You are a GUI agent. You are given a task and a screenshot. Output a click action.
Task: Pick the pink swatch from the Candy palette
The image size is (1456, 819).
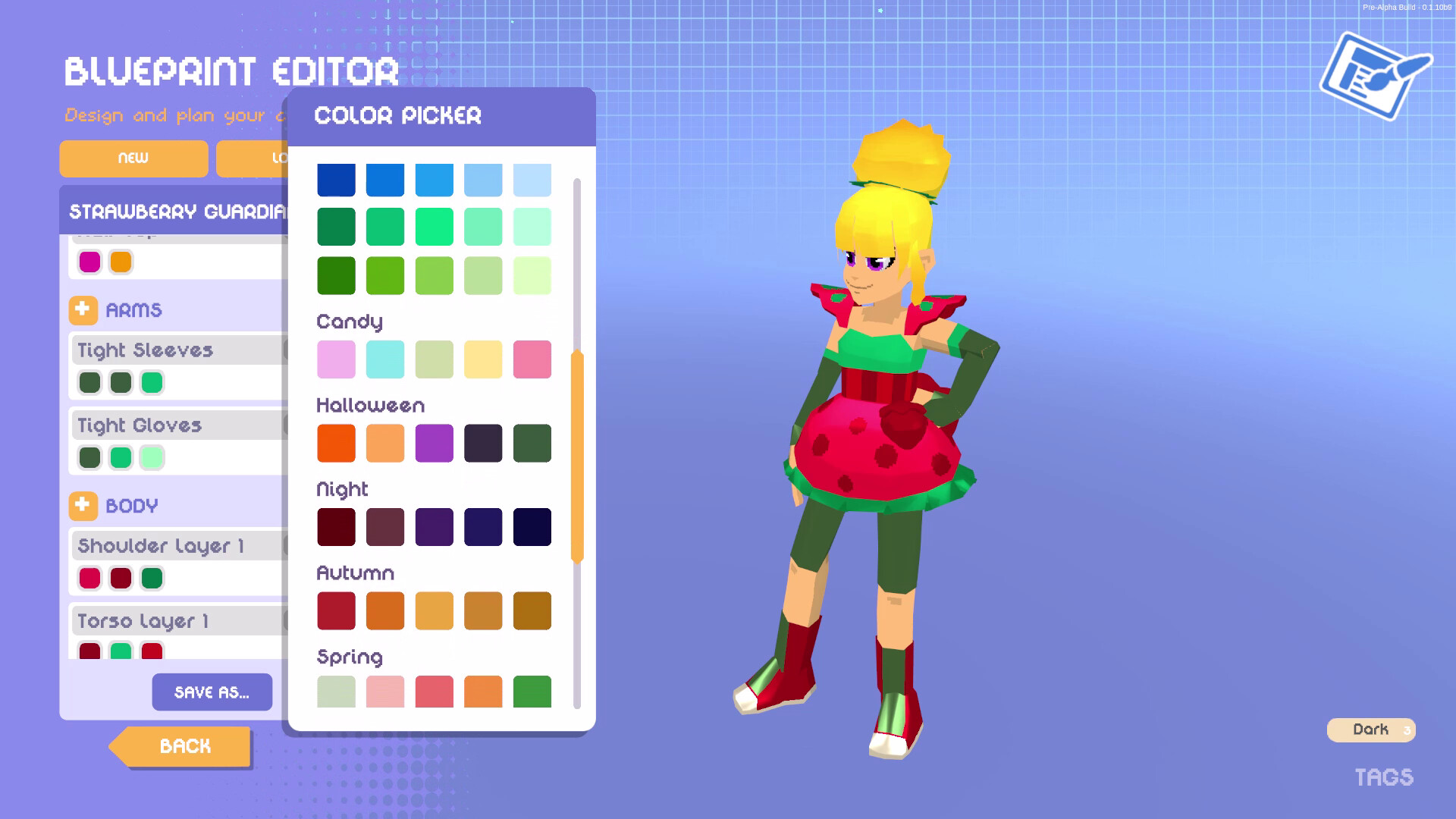click(336, 359)
